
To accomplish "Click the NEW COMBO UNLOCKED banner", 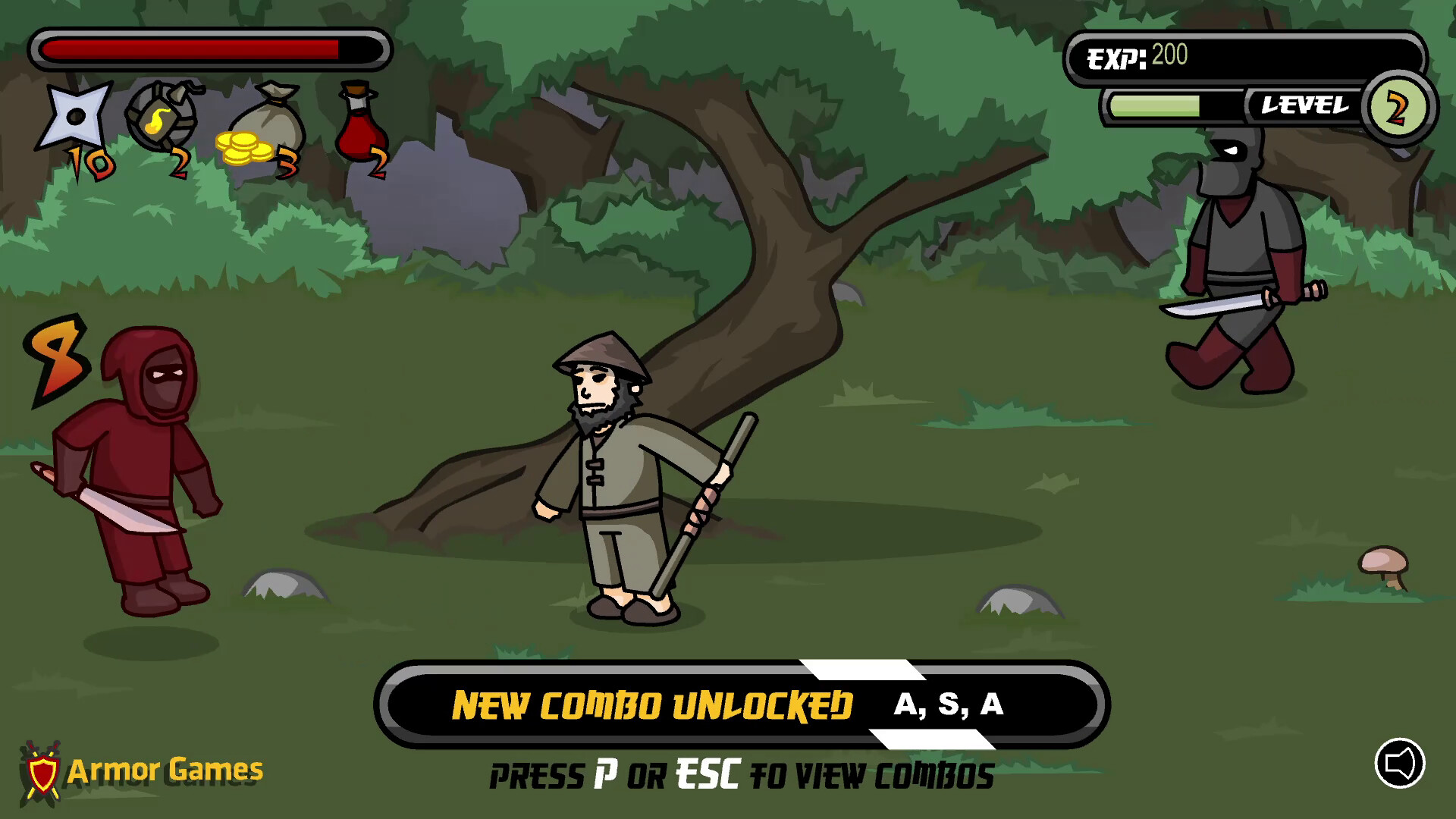I will tap(652, 705).
